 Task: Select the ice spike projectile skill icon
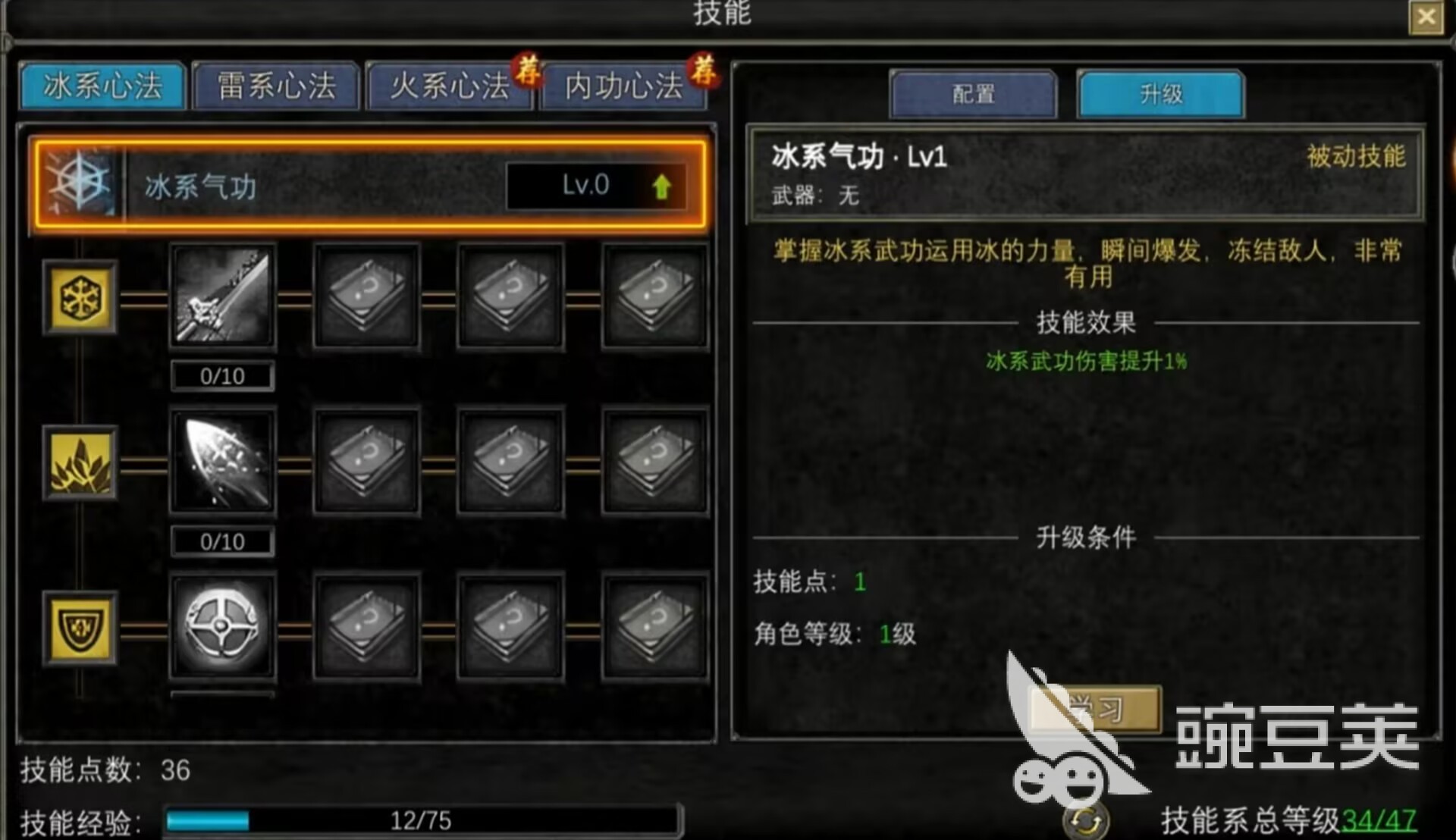(x=221, y=461)
